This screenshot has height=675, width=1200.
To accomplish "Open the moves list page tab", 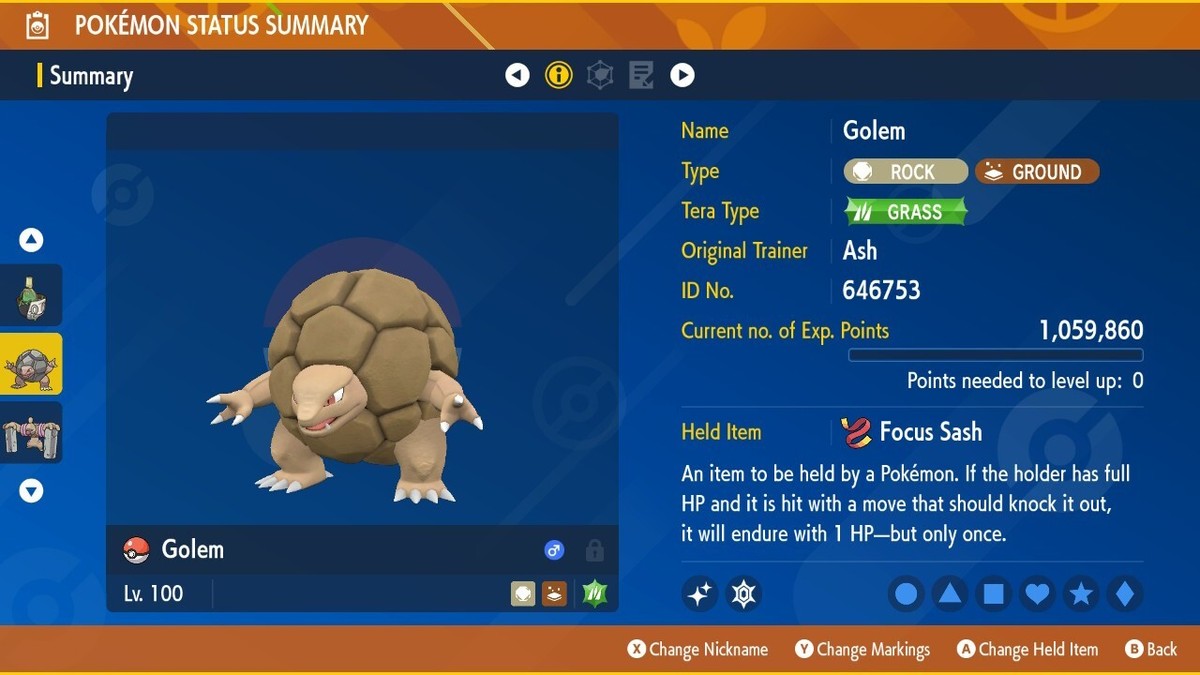I will [641, 75].
